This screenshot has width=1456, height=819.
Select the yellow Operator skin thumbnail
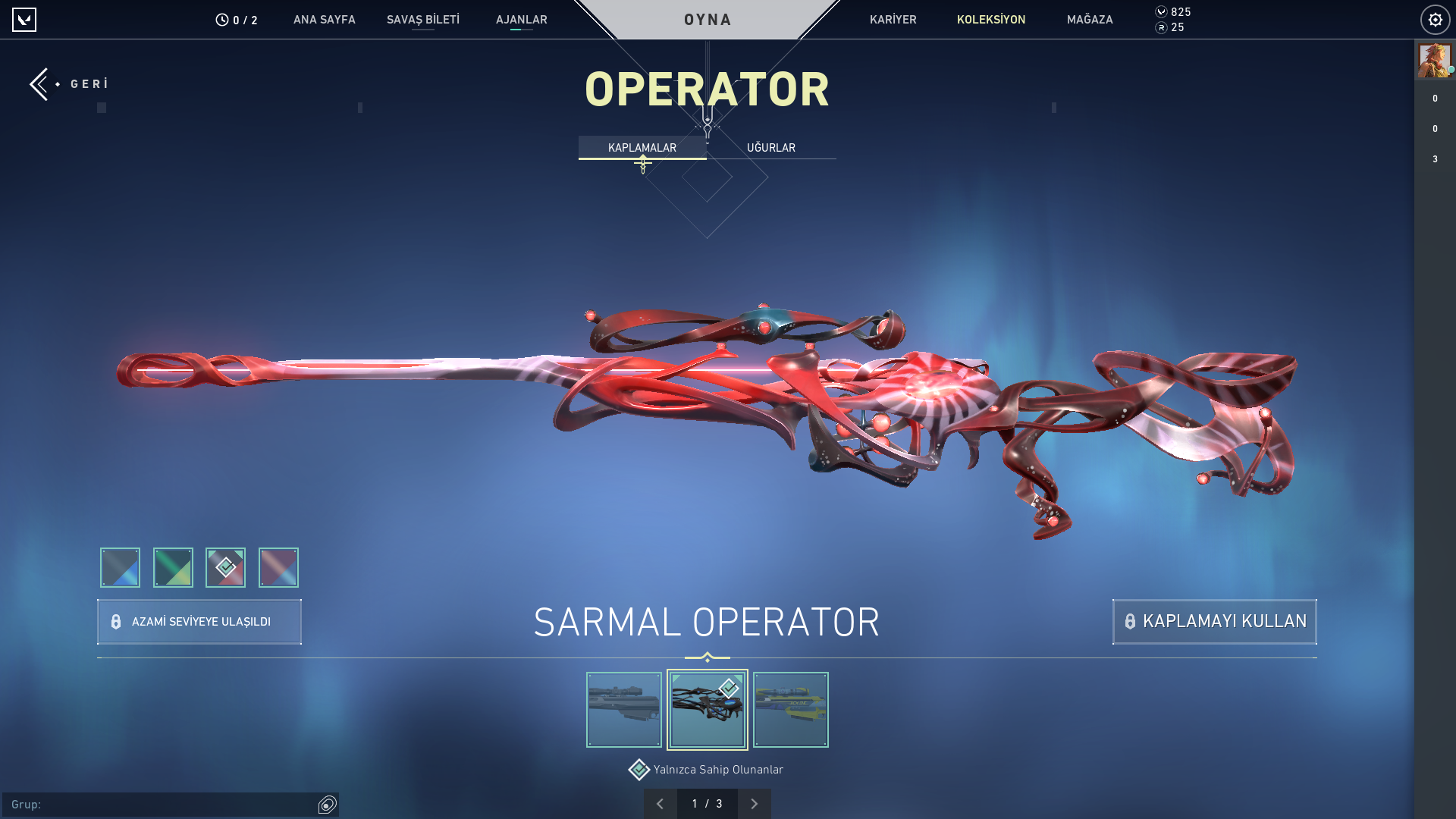tap(790, 710)
